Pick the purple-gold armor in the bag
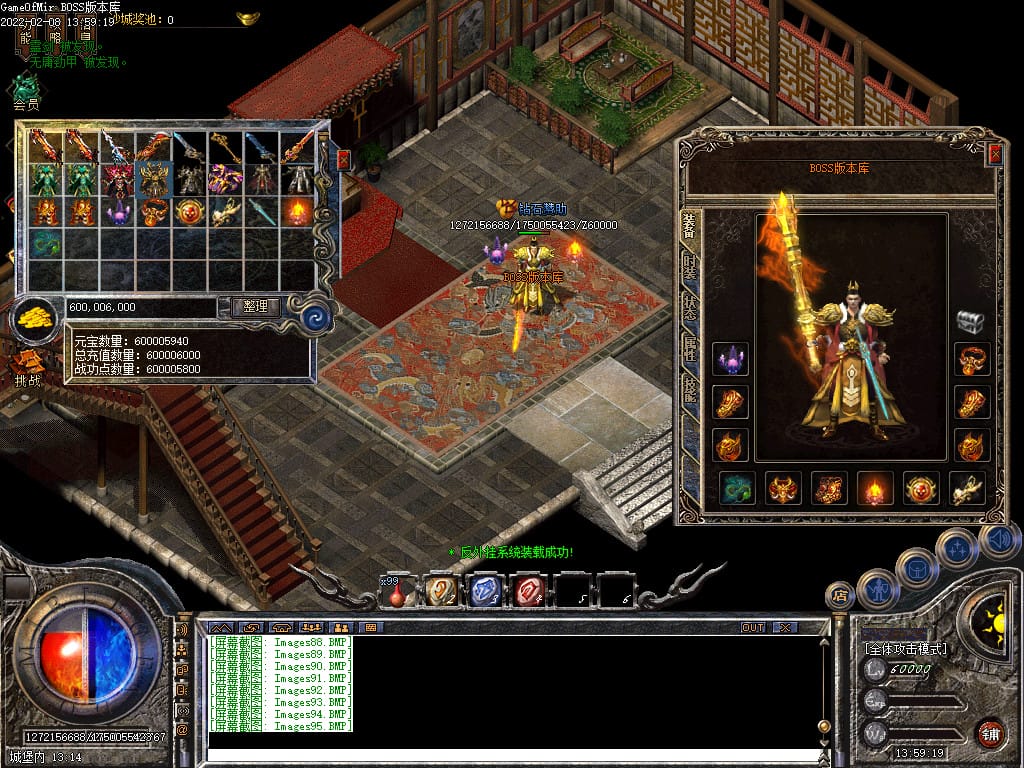This screenshot has height=768, width=1024. (225, 179)
